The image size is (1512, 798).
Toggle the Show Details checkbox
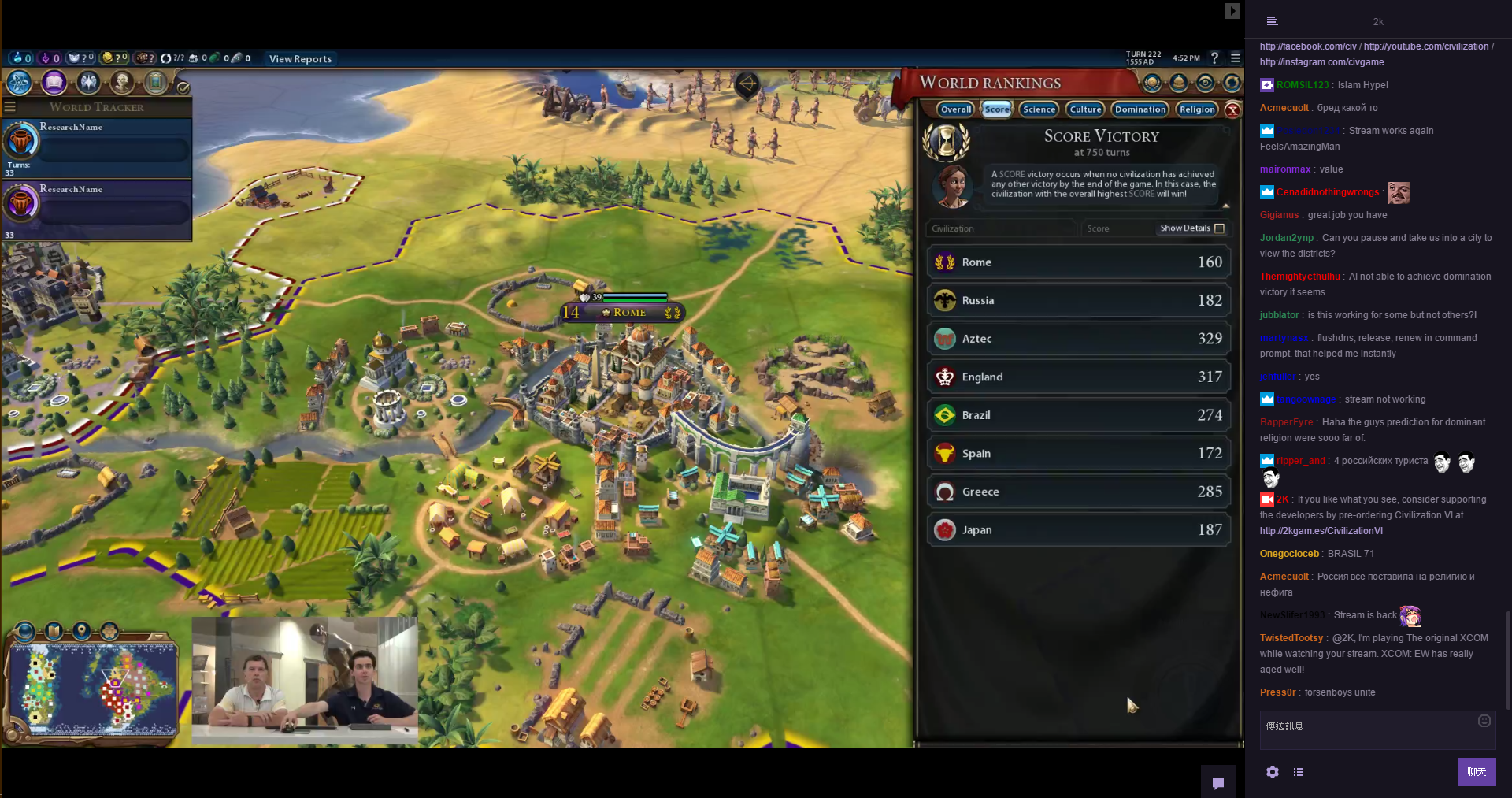point(1219,228)
